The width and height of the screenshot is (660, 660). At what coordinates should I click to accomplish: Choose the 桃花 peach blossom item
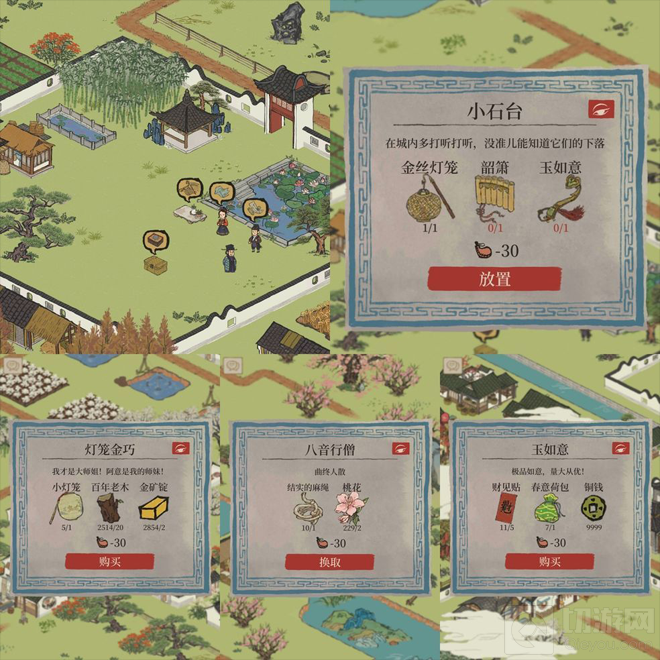352,510
